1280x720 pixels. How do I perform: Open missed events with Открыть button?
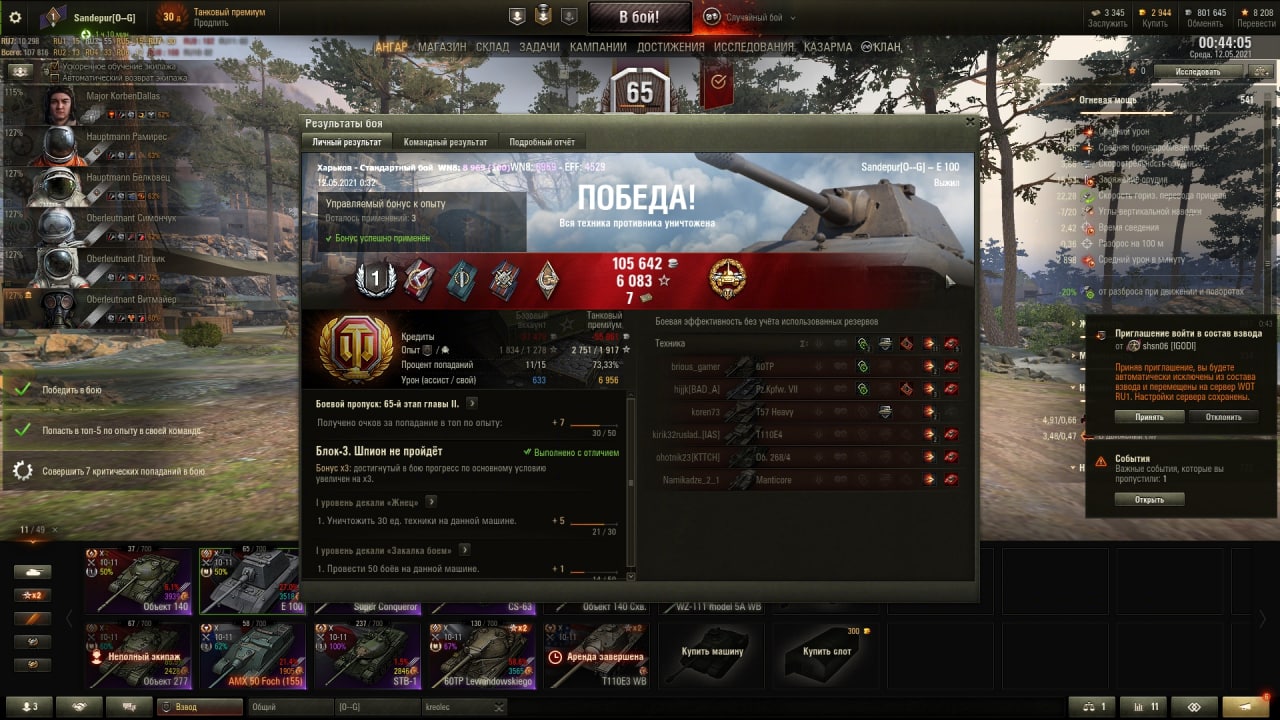[x=1149, y=499]
